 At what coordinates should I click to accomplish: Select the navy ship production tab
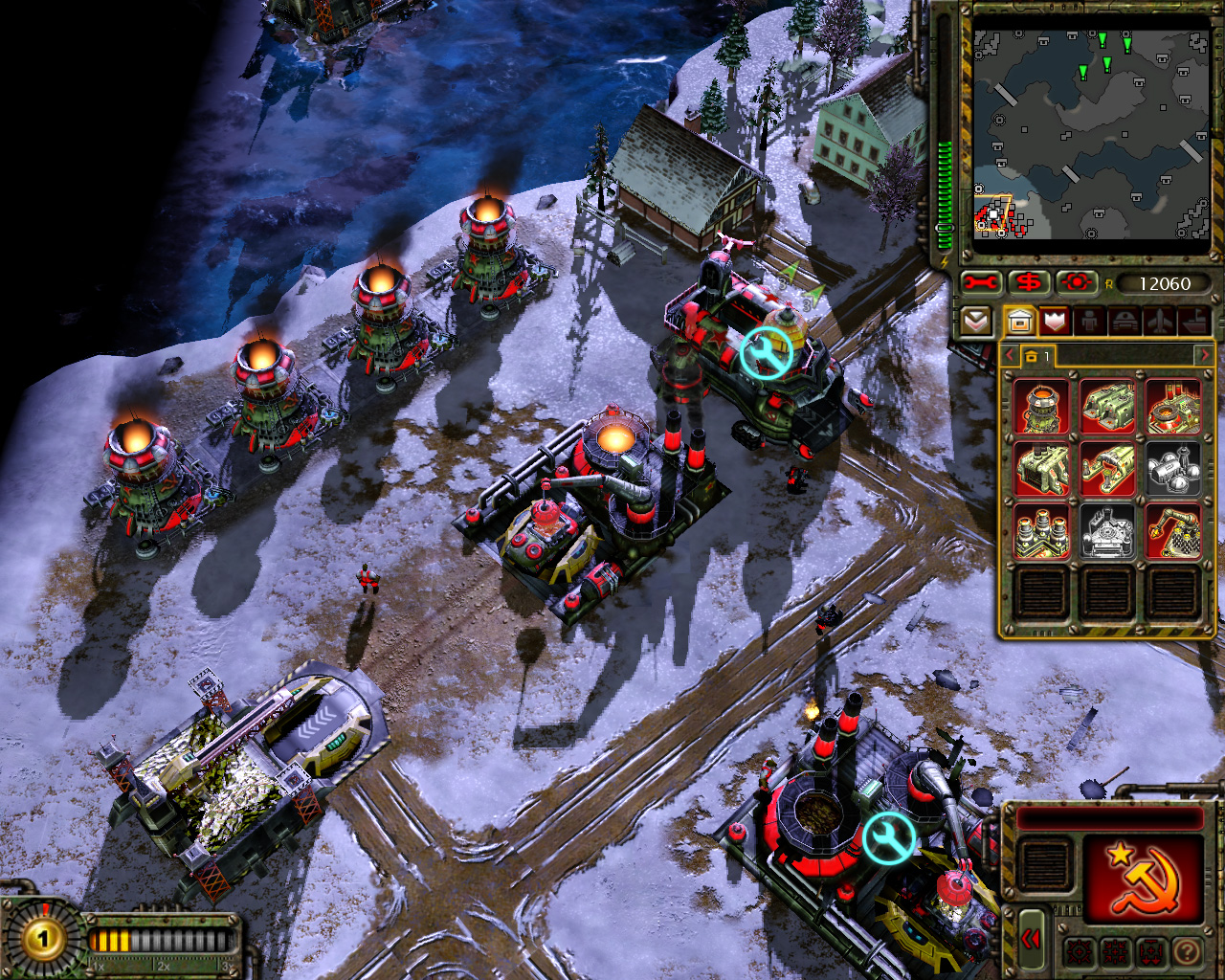[1192, 321]
